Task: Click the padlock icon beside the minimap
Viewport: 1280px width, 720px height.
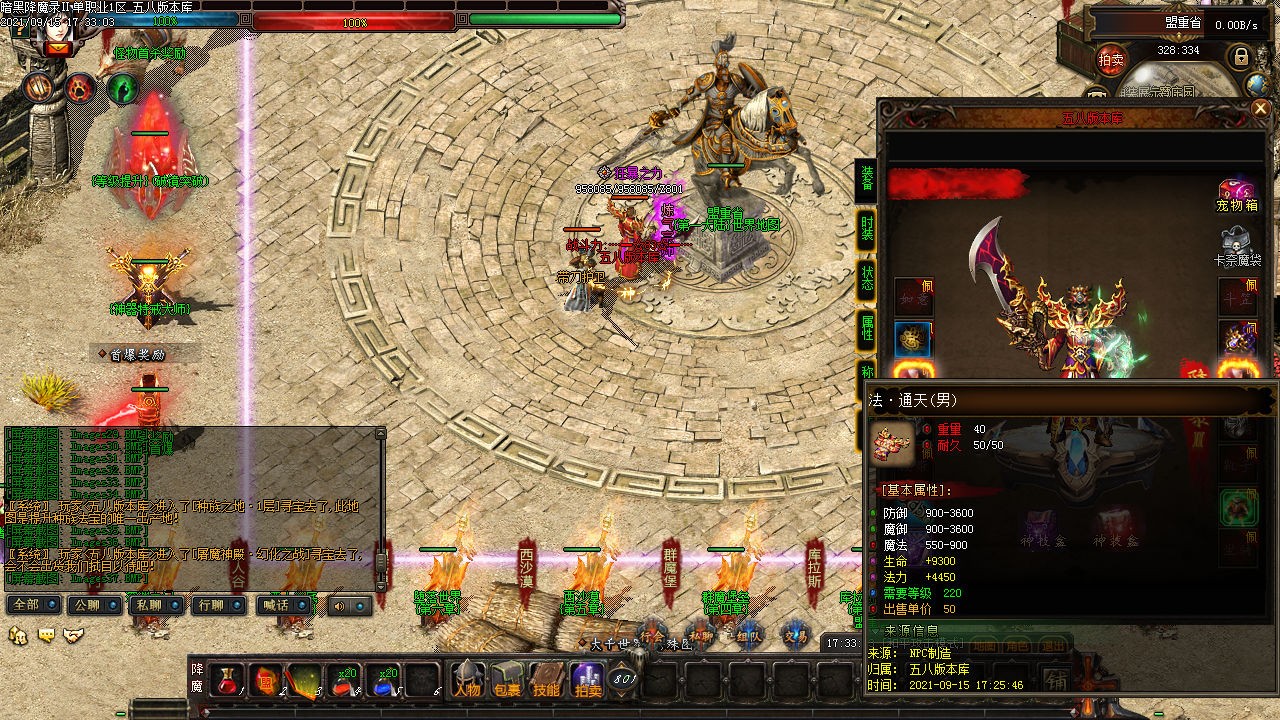Action: 1241,57
